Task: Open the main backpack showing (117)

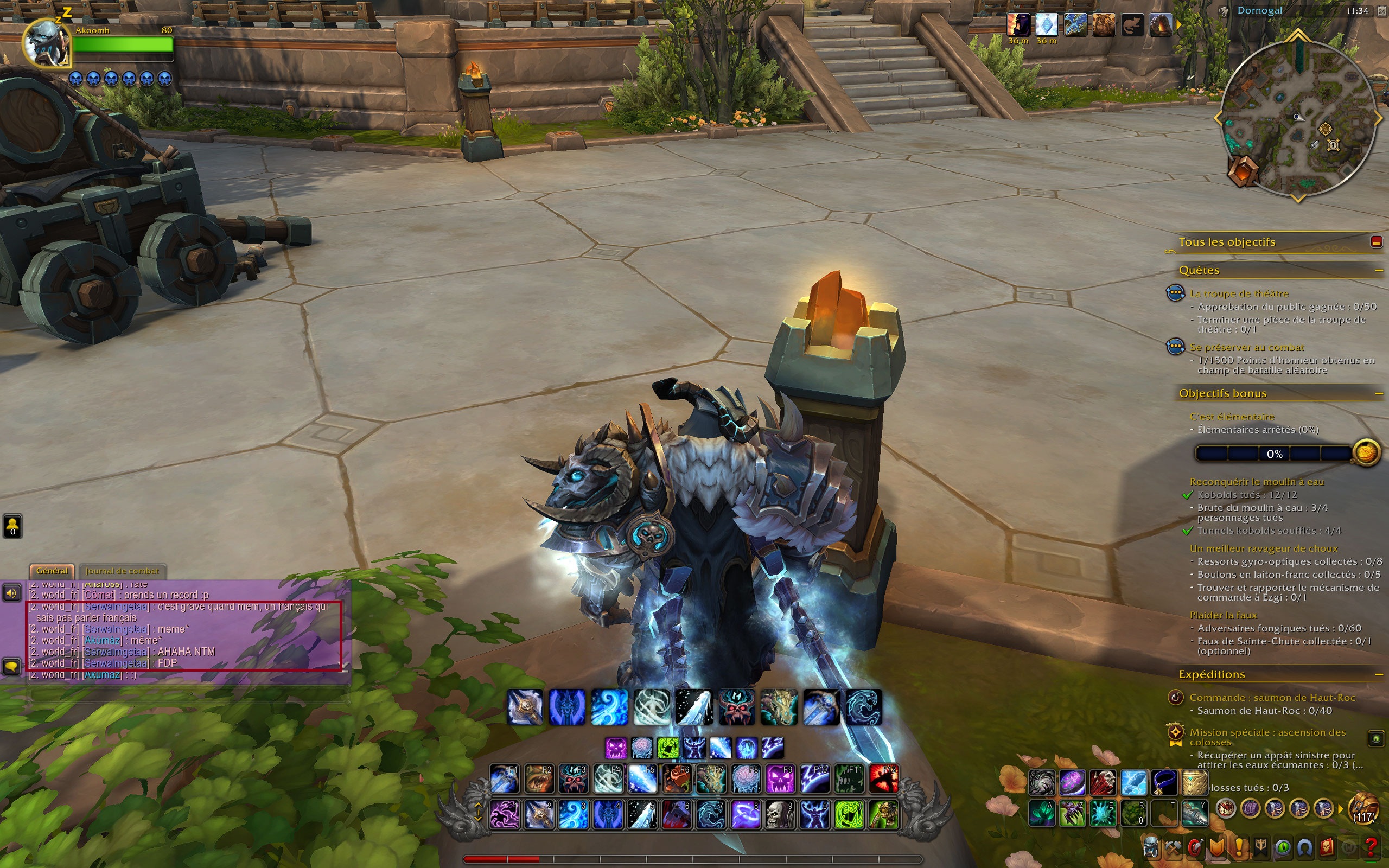Action: [1363, 809]
